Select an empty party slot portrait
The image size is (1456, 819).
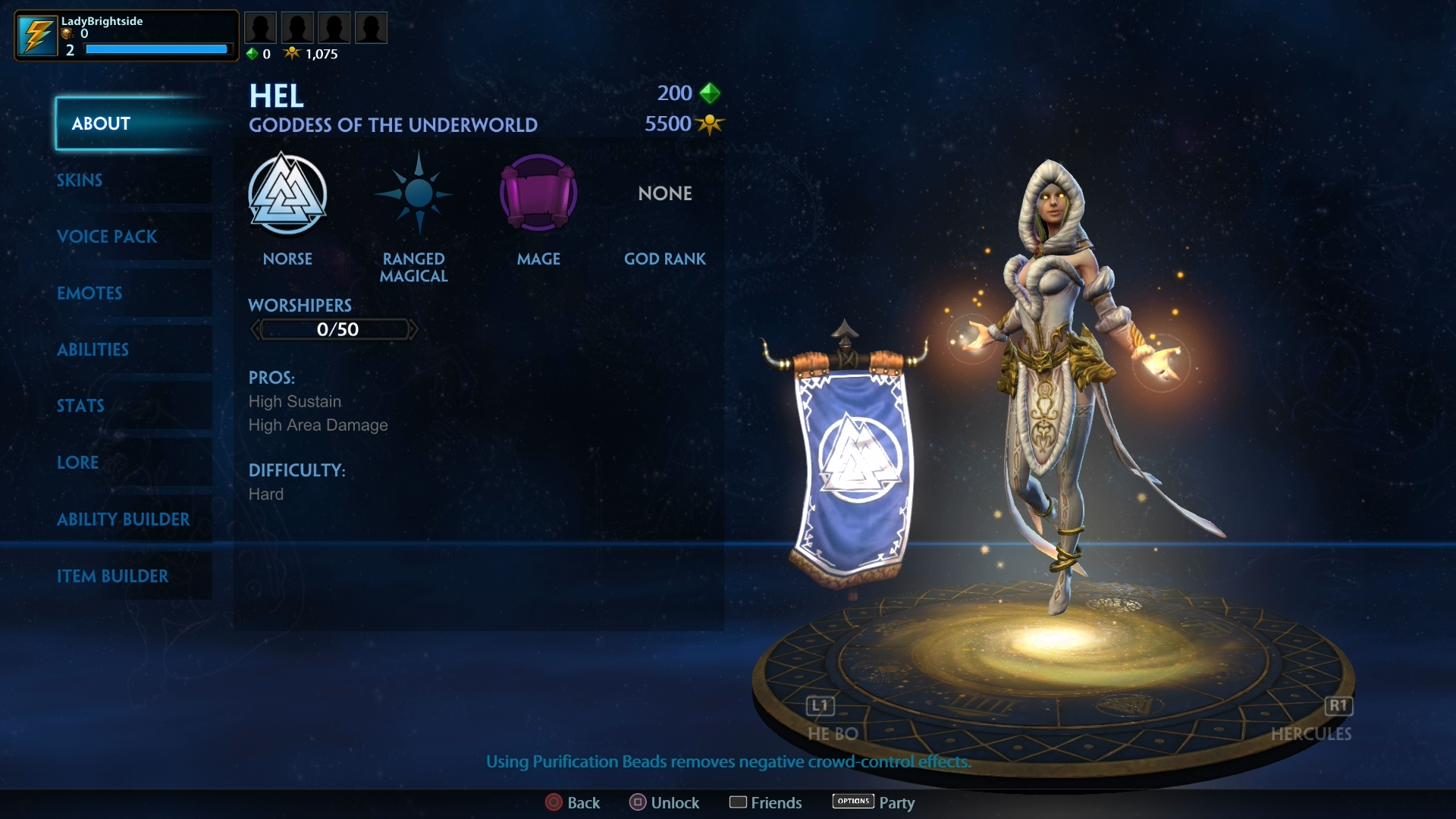click(x=261, y=27)
